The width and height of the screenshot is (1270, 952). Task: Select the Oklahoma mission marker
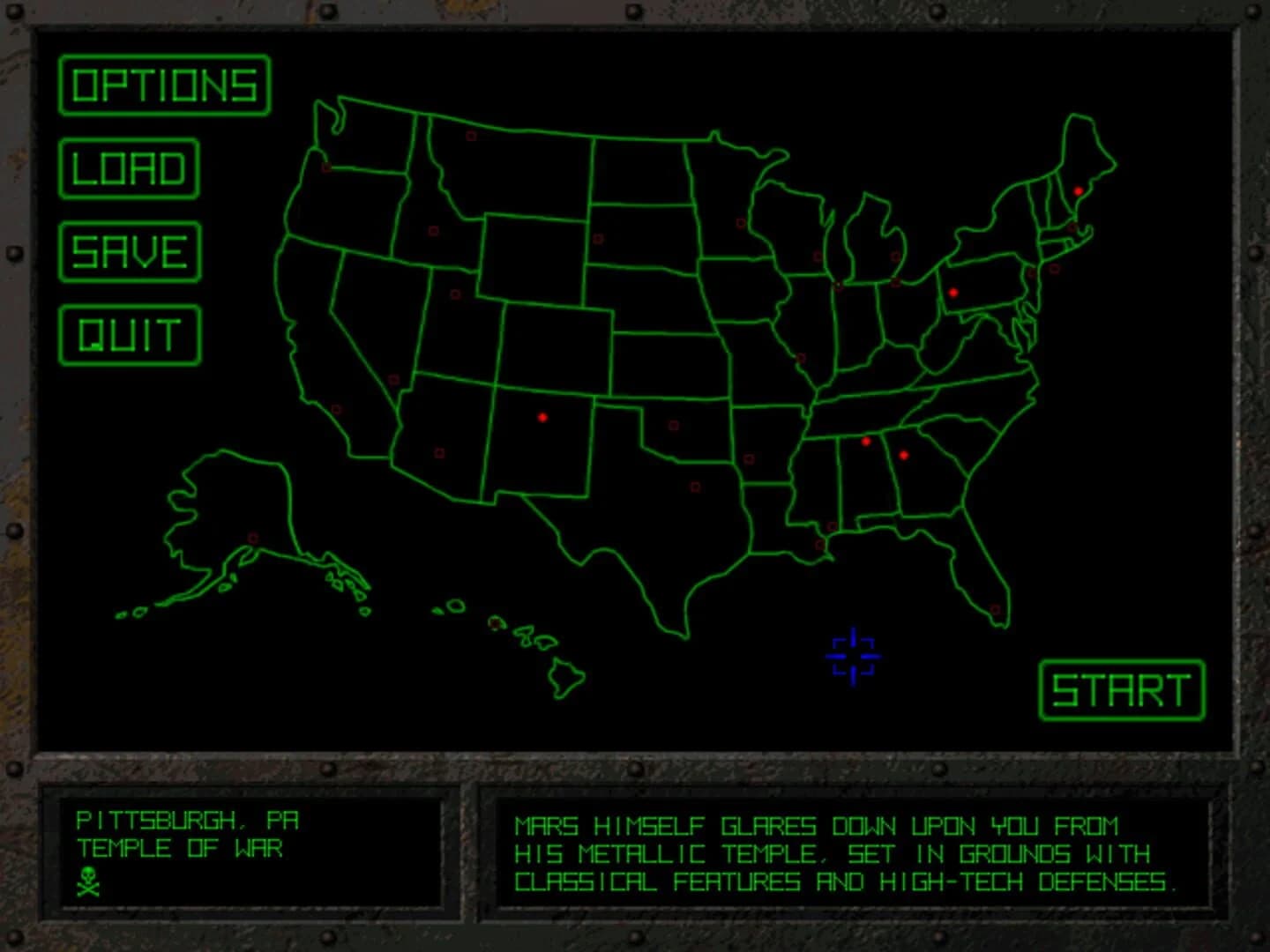pyautogui.click(x=674, y=426)
